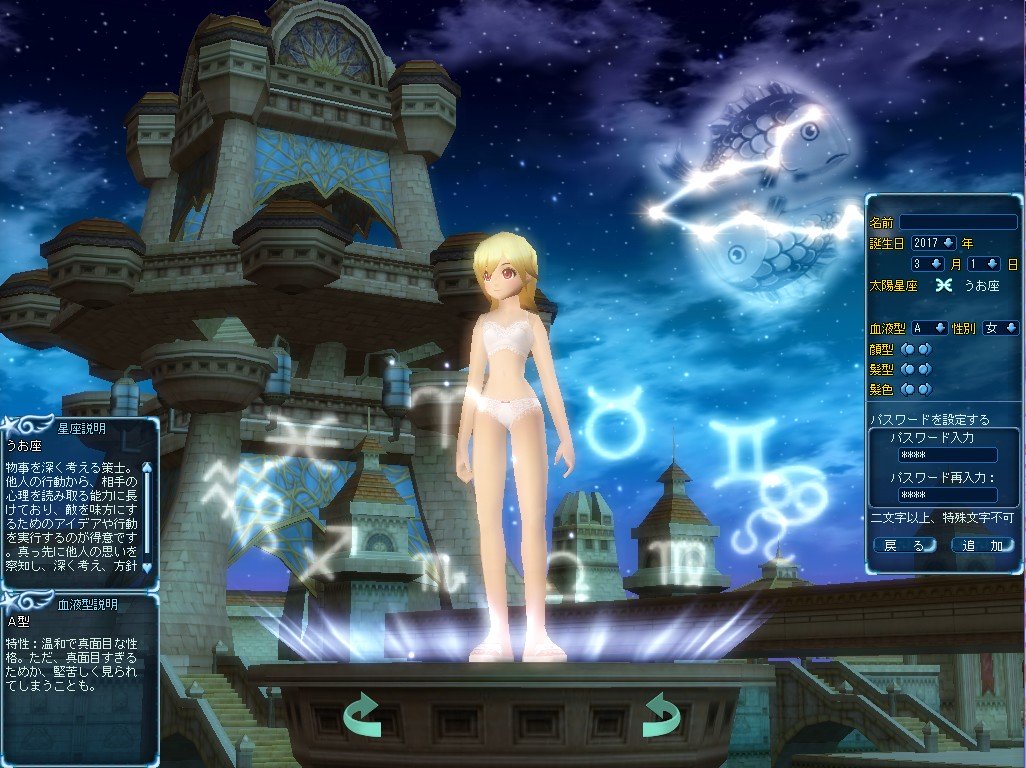Viewport: 1026px width, 768px height.
Task: Click the password entry (パスワード入力) field
Action: (x=947, y=455)
